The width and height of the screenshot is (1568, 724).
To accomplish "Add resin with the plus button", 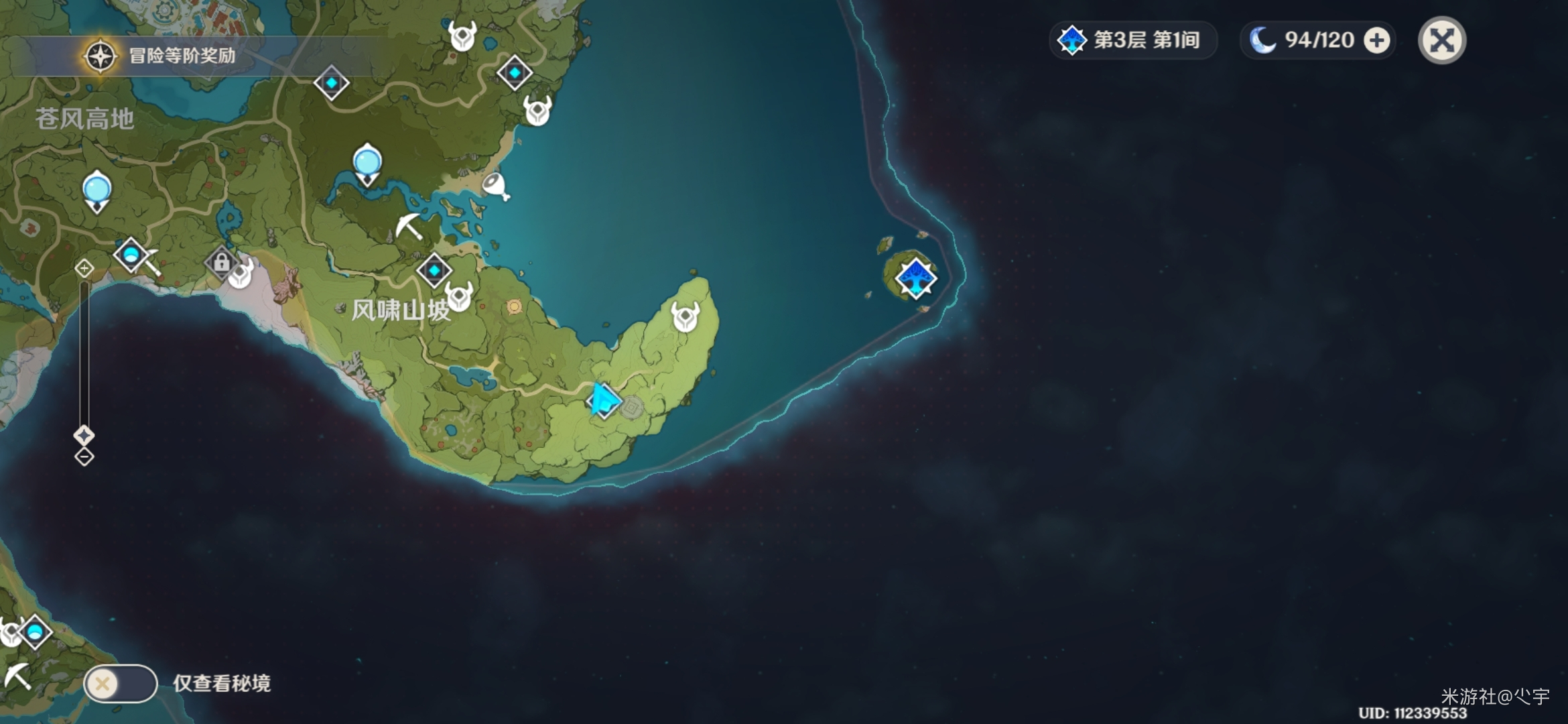I will [1377, 40].
